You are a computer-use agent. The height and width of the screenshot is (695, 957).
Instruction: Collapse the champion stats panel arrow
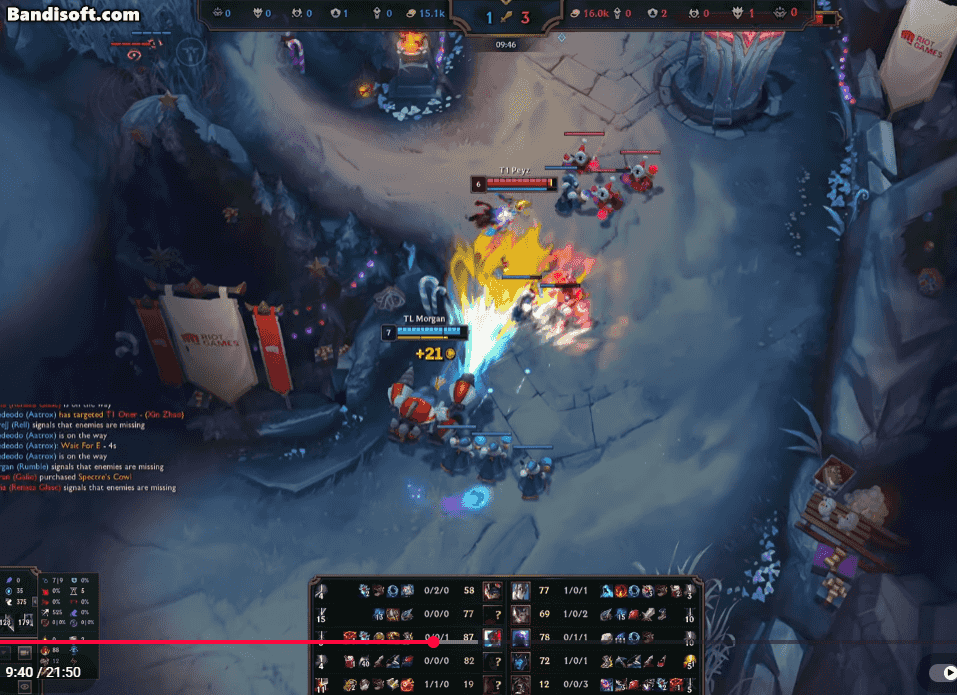pos(36,600)
